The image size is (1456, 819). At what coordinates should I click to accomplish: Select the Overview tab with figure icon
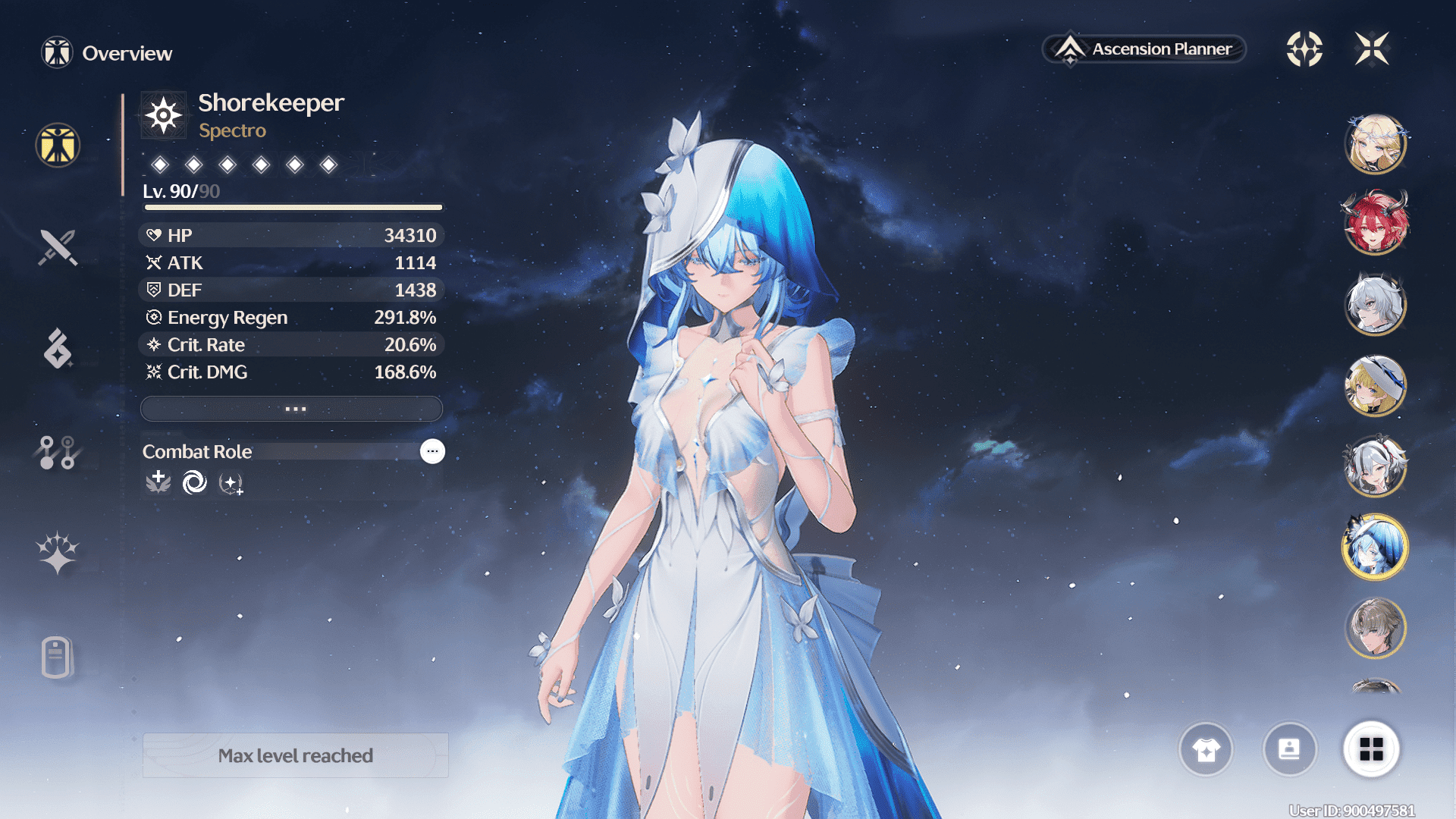tap(58, 145)
